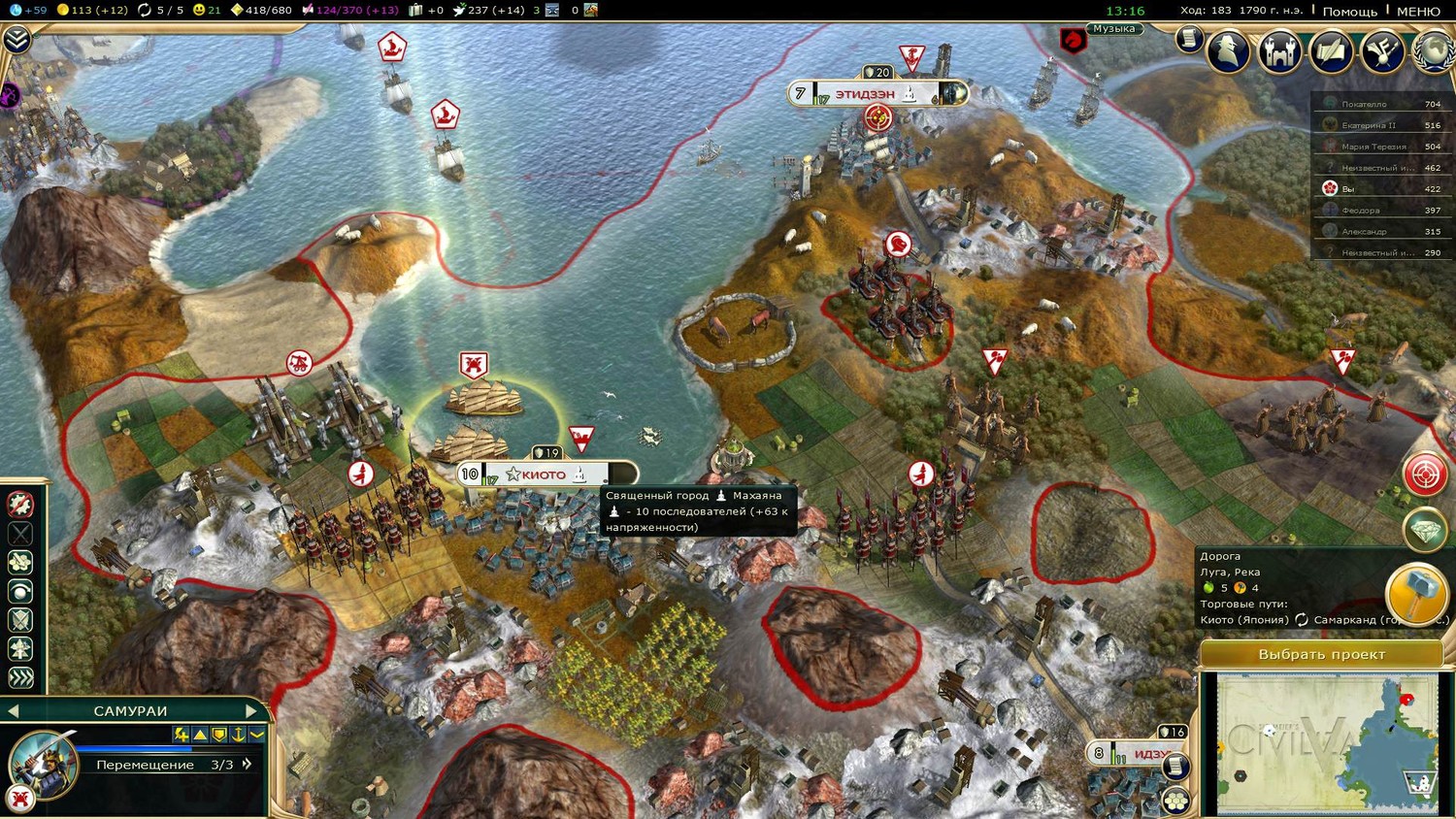
Task: Open the hammer production notification
Action: click(1416, 594)
